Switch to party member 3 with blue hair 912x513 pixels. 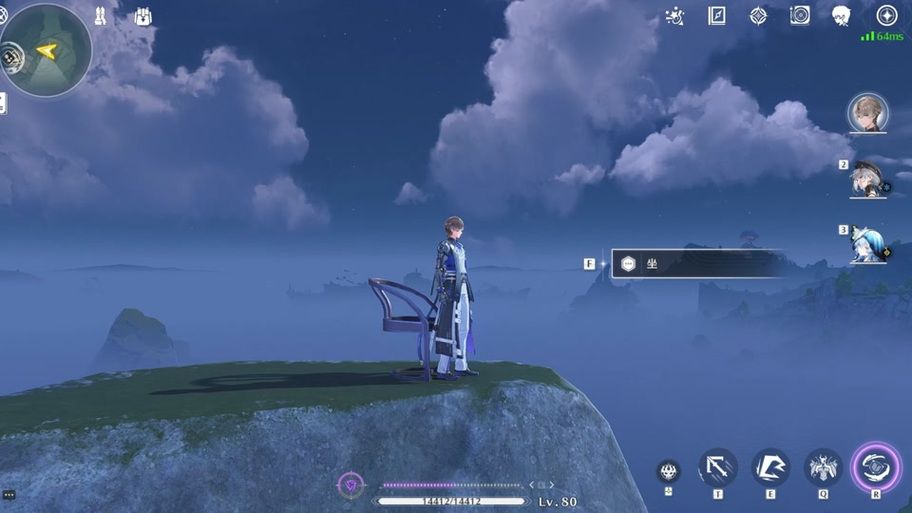(866, 244)
